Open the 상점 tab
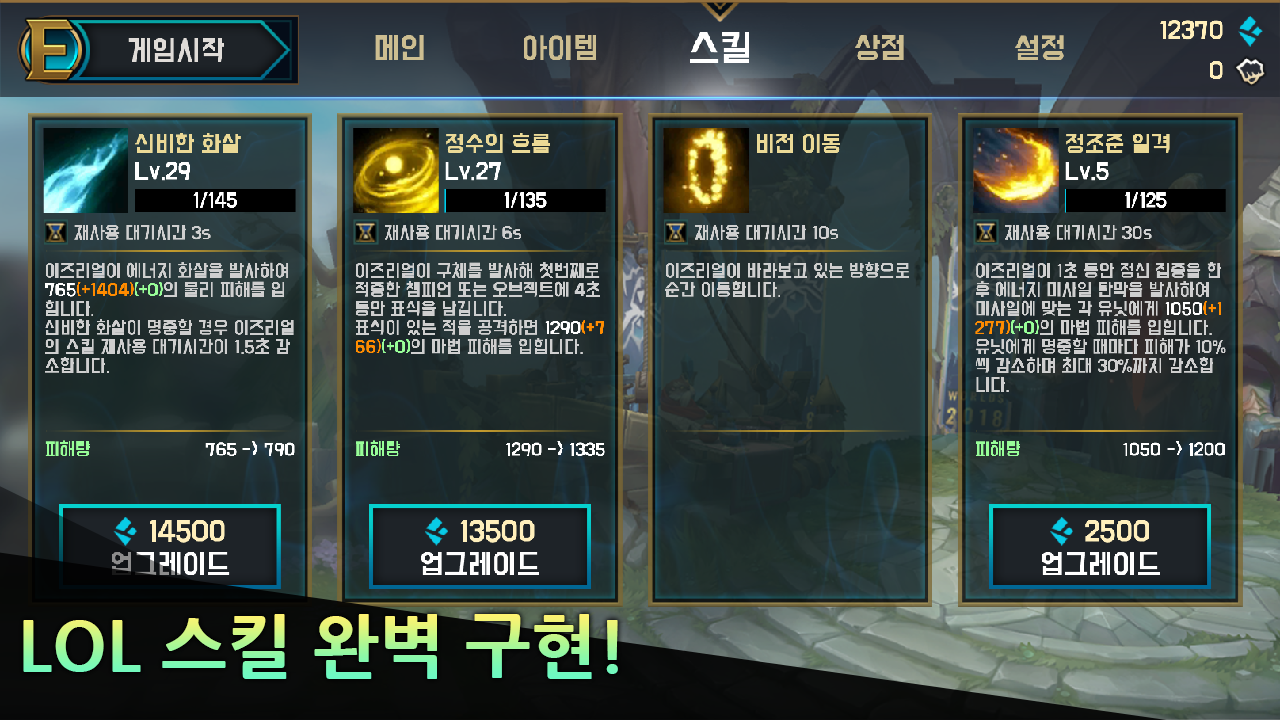 pyautogui.click(x=878, y=48)
